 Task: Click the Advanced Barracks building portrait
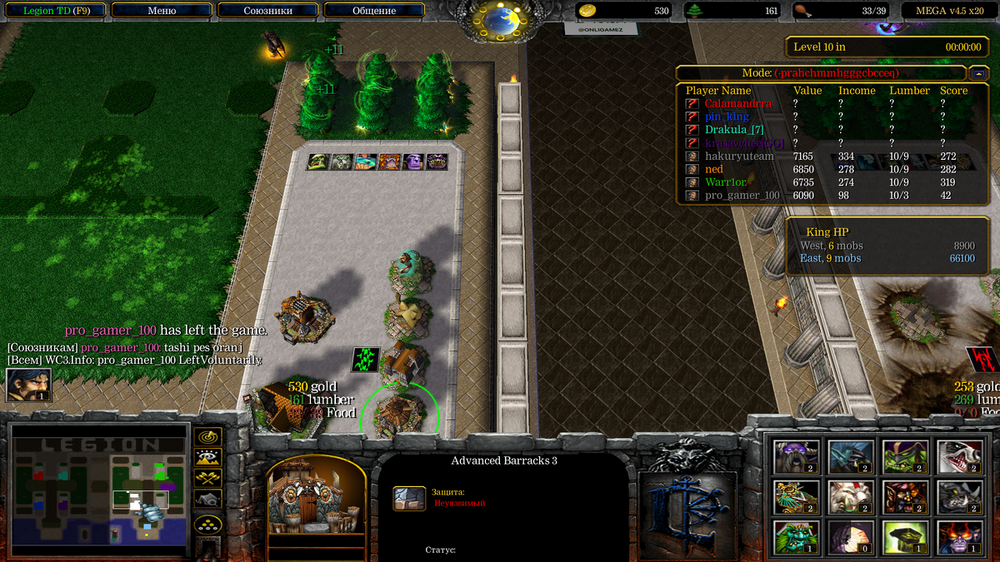pyautogui.click(x=316, y=507)
